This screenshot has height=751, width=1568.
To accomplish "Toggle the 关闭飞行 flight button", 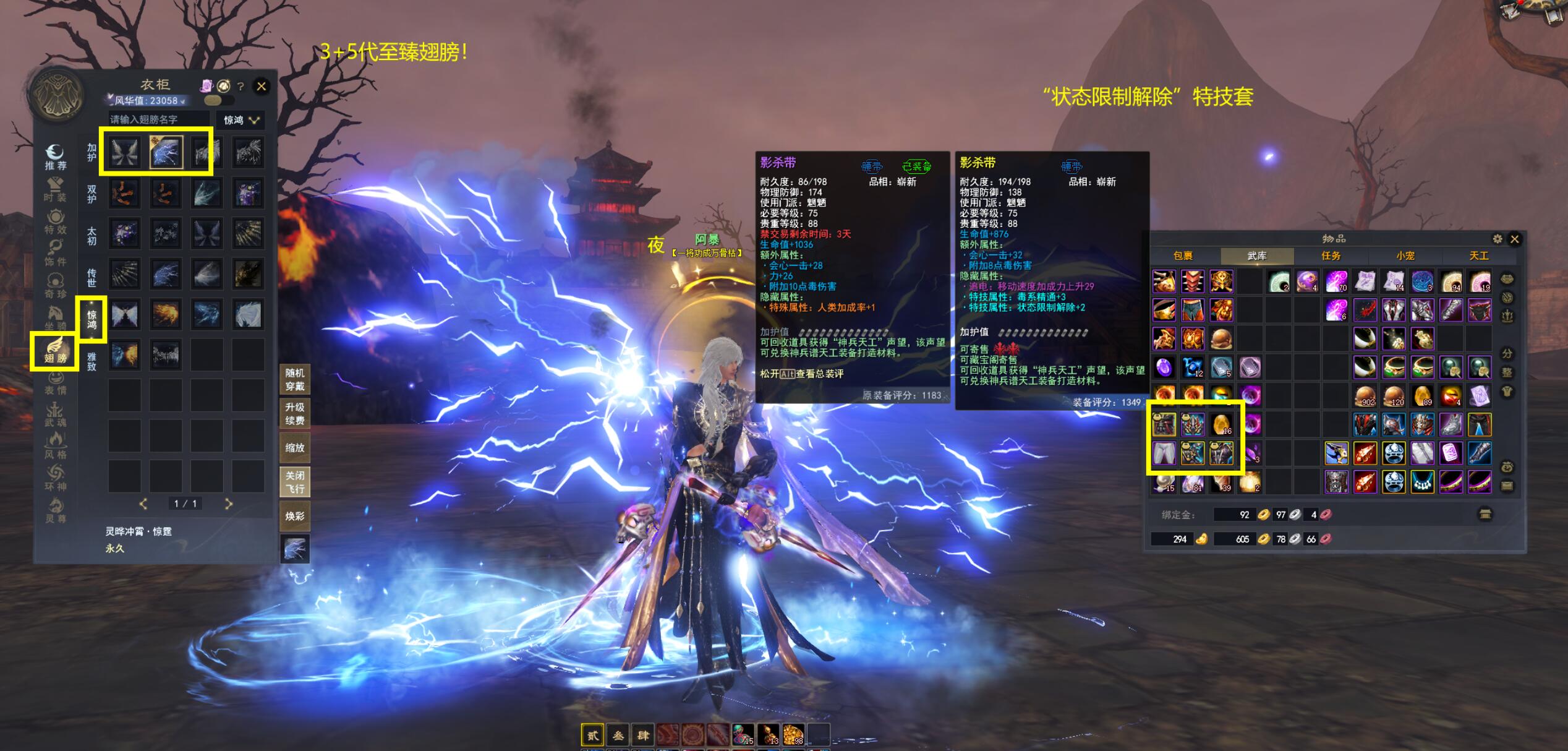I will [294, 482].
